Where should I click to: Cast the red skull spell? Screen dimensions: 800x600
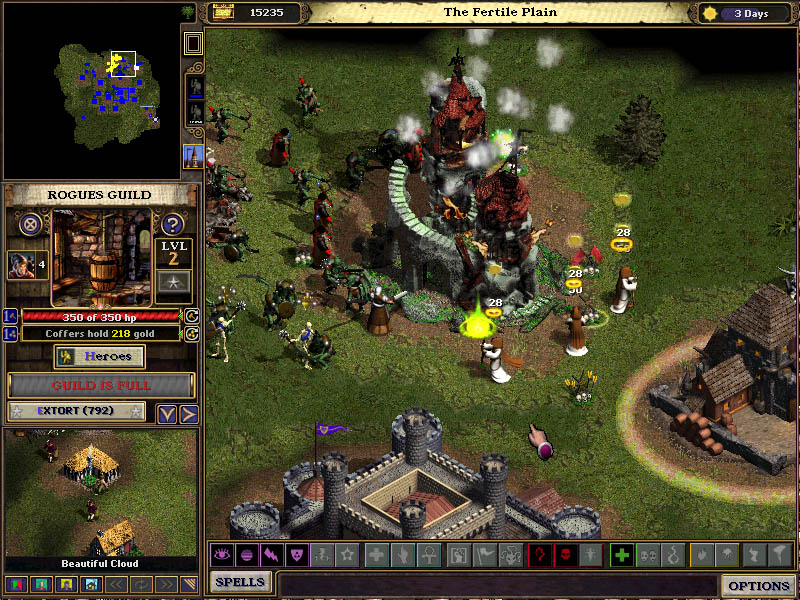pos(567,554)
